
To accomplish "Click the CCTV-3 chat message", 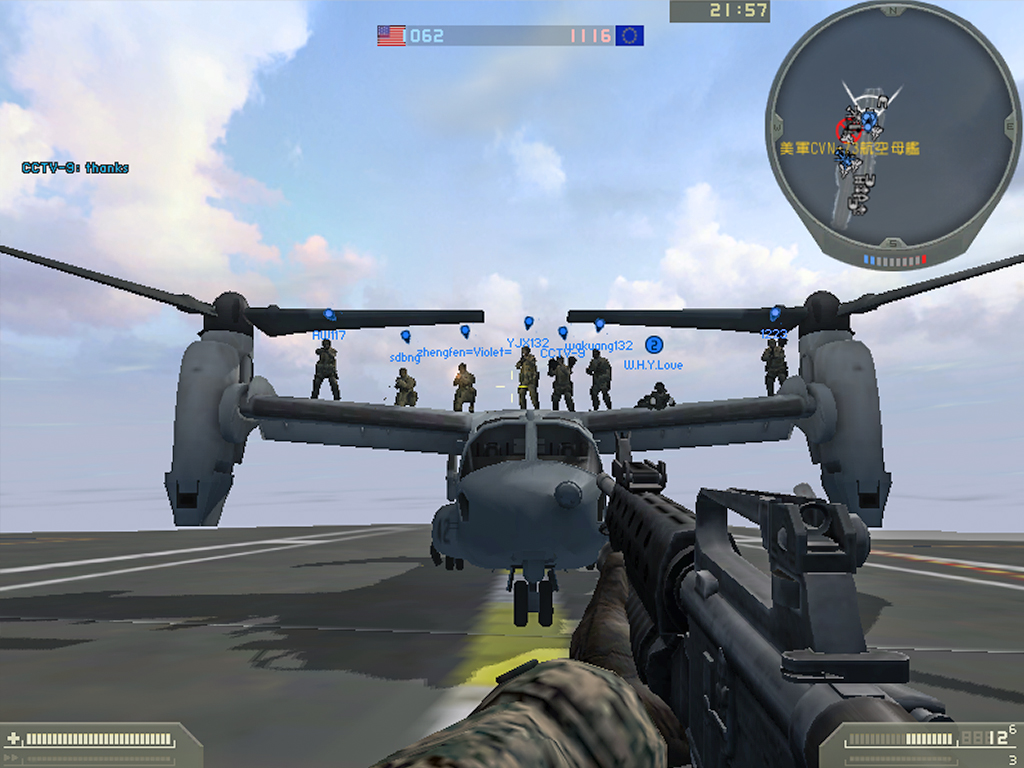I will click(75, 168).
